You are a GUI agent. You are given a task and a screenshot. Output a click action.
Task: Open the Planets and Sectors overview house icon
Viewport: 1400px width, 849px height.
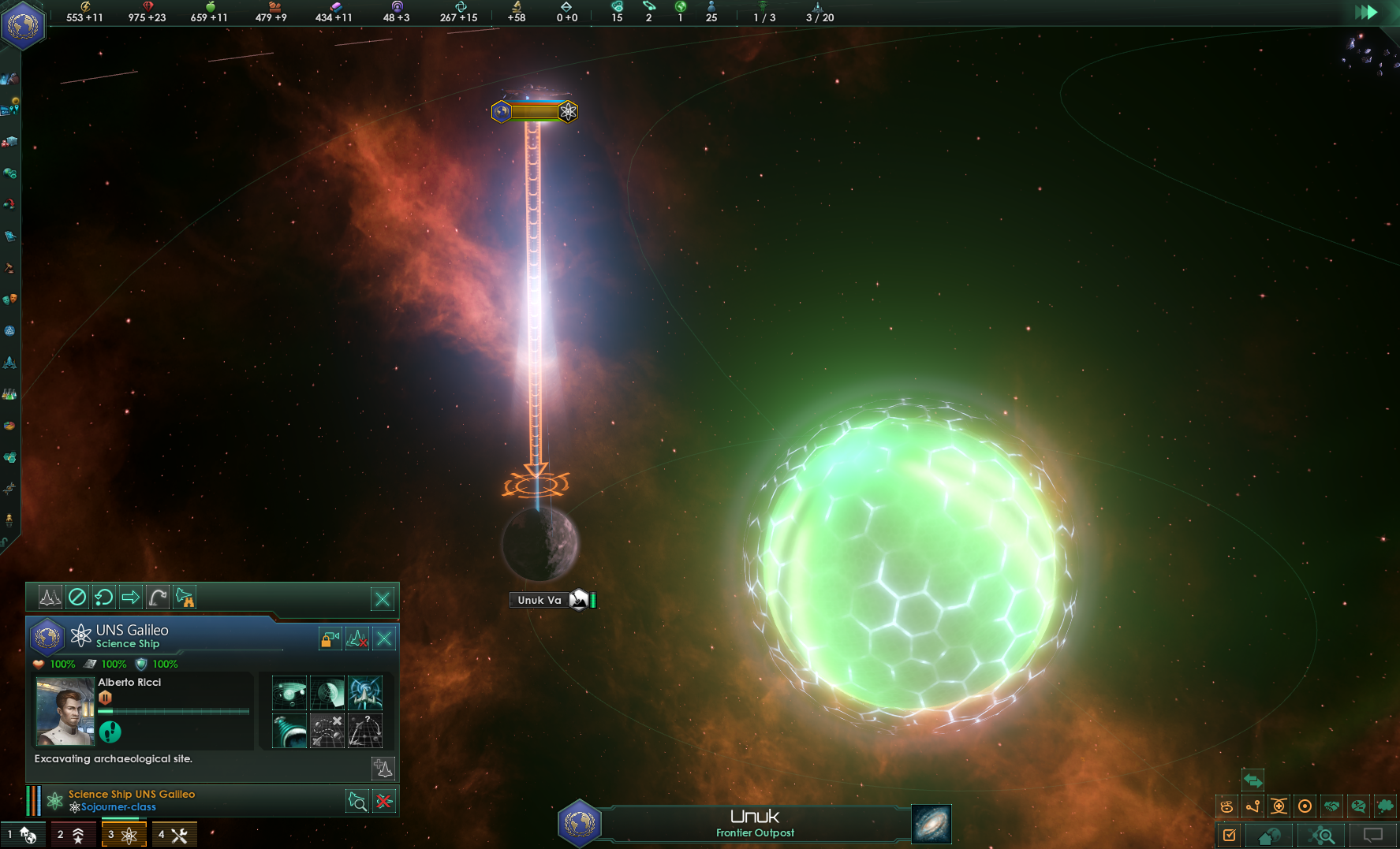[1270, 836]
